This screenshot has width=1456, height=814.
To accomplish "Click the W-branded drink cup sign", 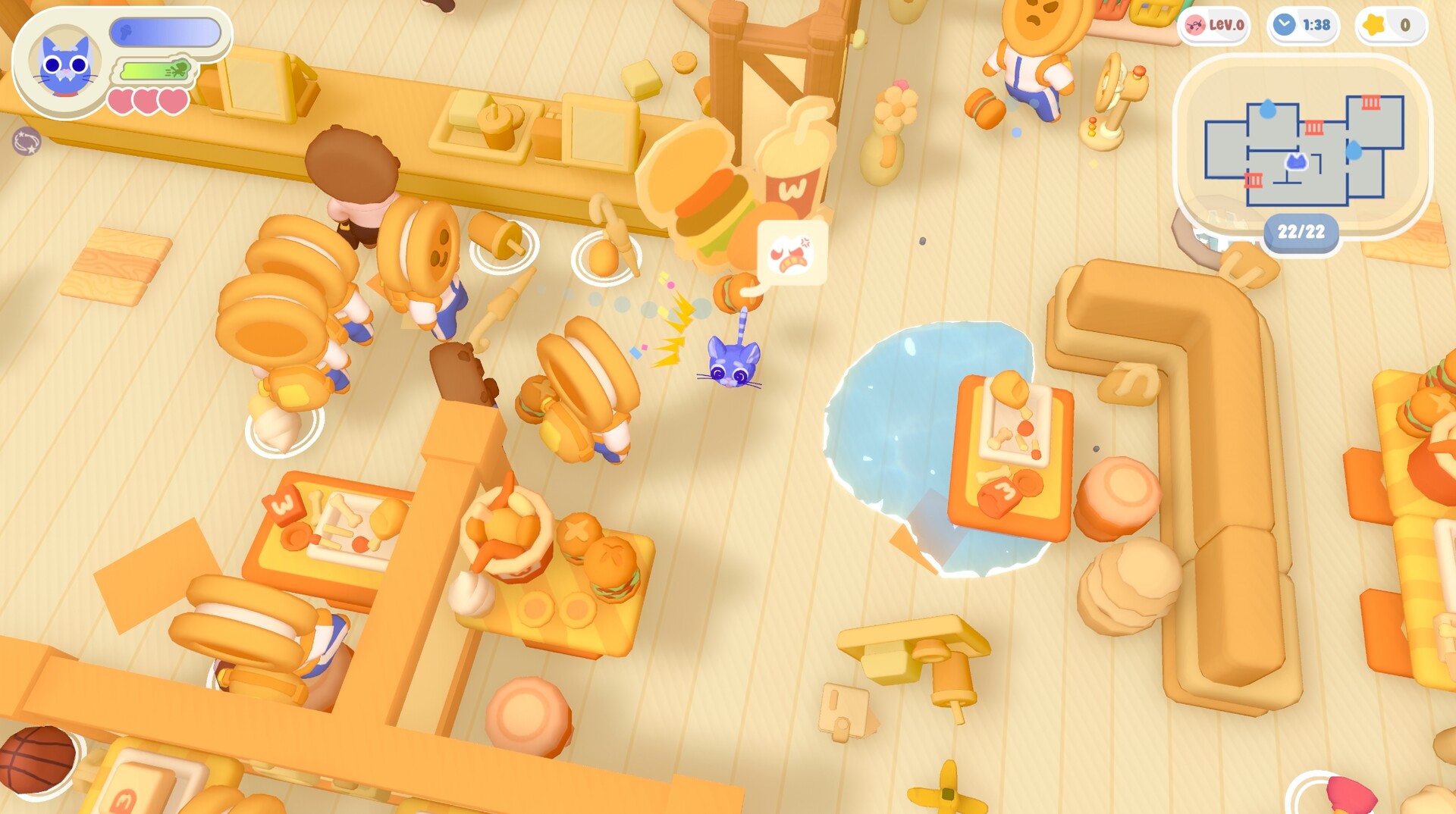I will [x=795, y=167].
